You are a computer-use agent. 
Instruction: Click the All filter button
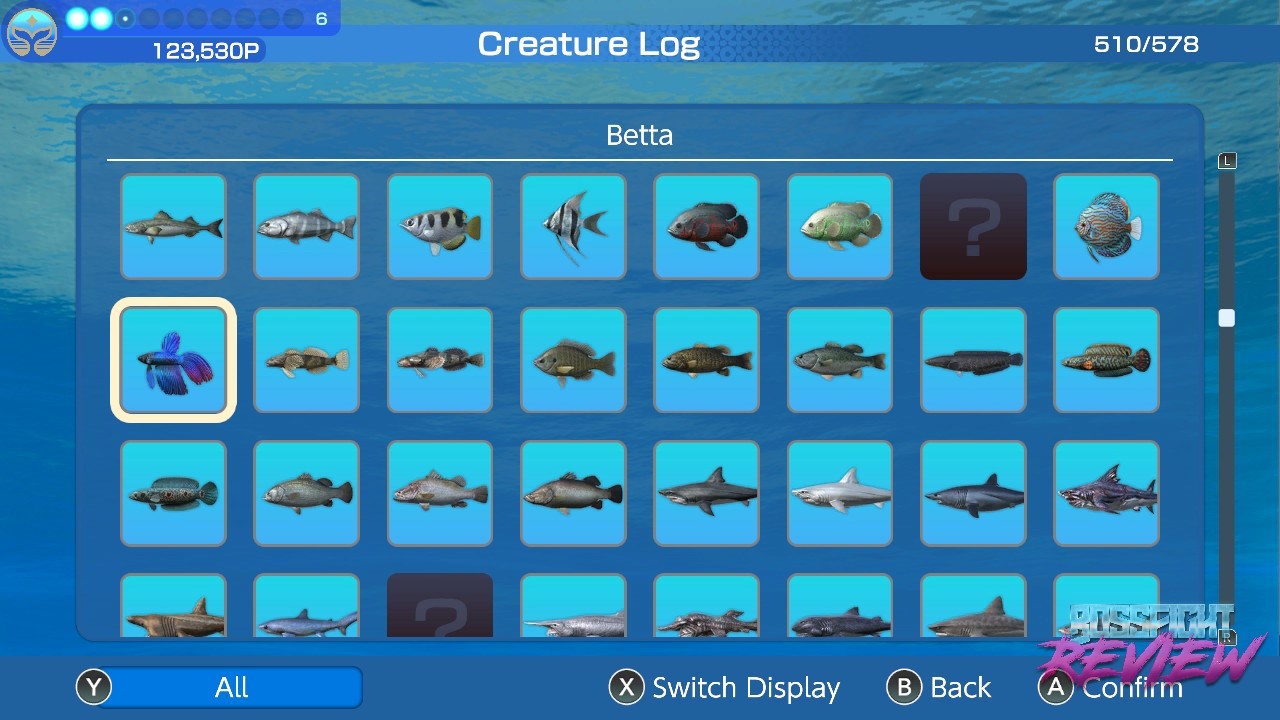point(230,688)
